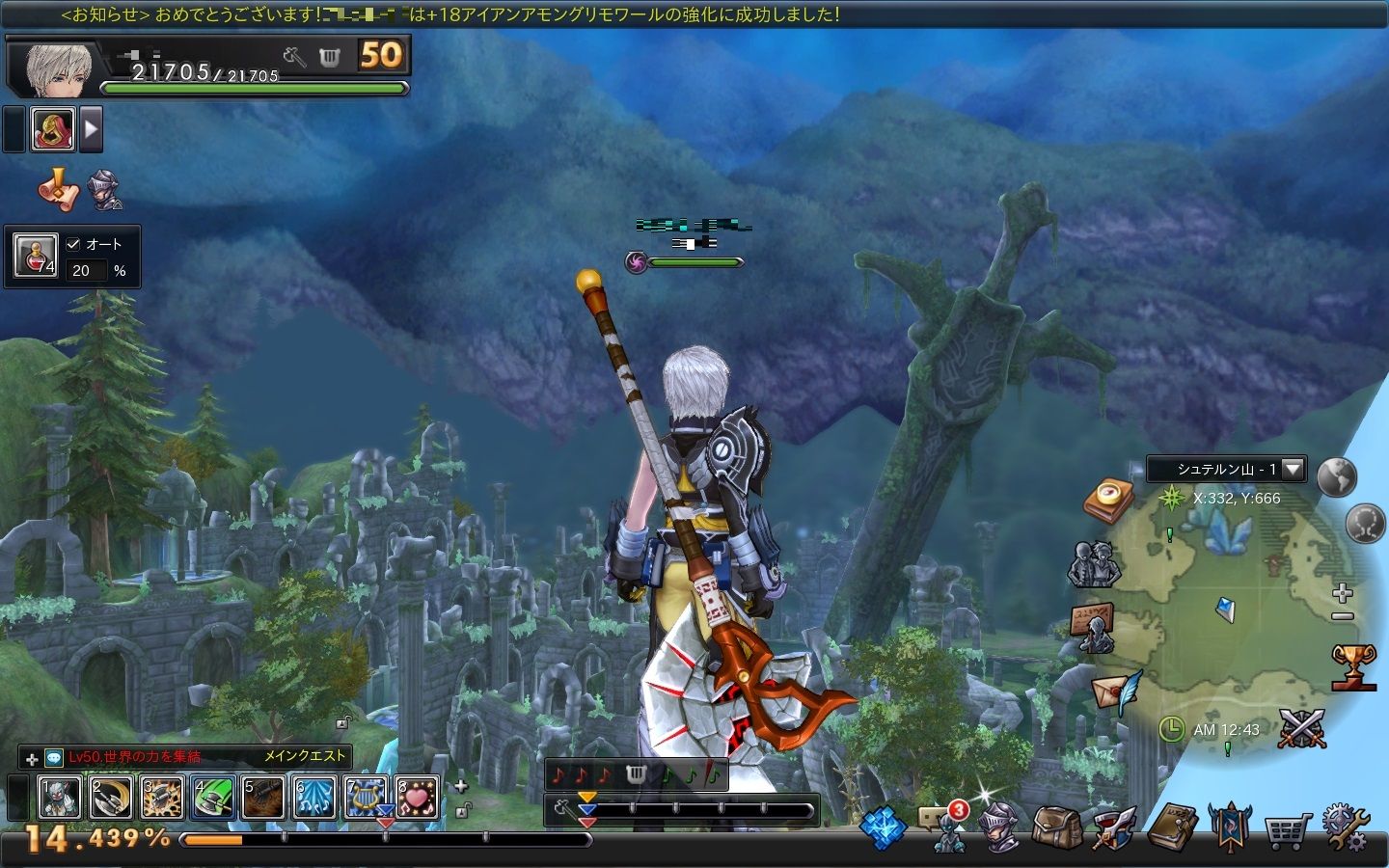Activate the pink heart skill in slot 8

pos(417,798)
